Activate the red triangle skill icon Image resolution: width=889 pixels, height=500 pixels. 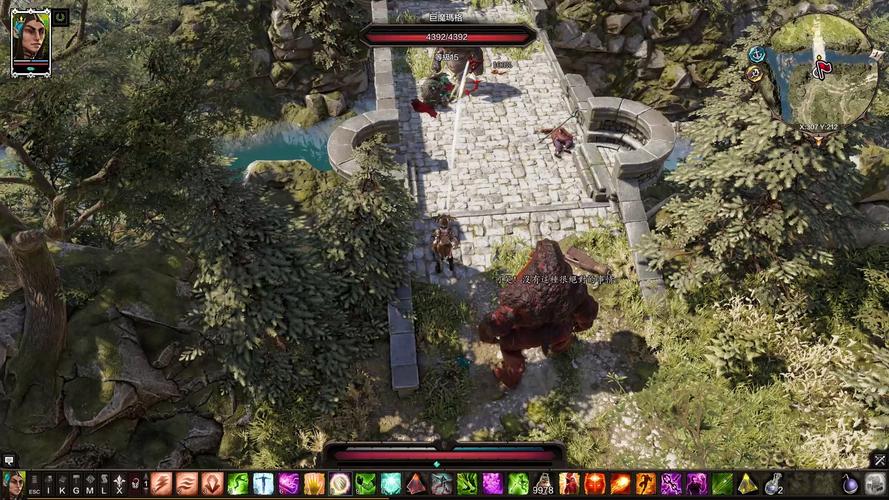click(x=416, y=484)
